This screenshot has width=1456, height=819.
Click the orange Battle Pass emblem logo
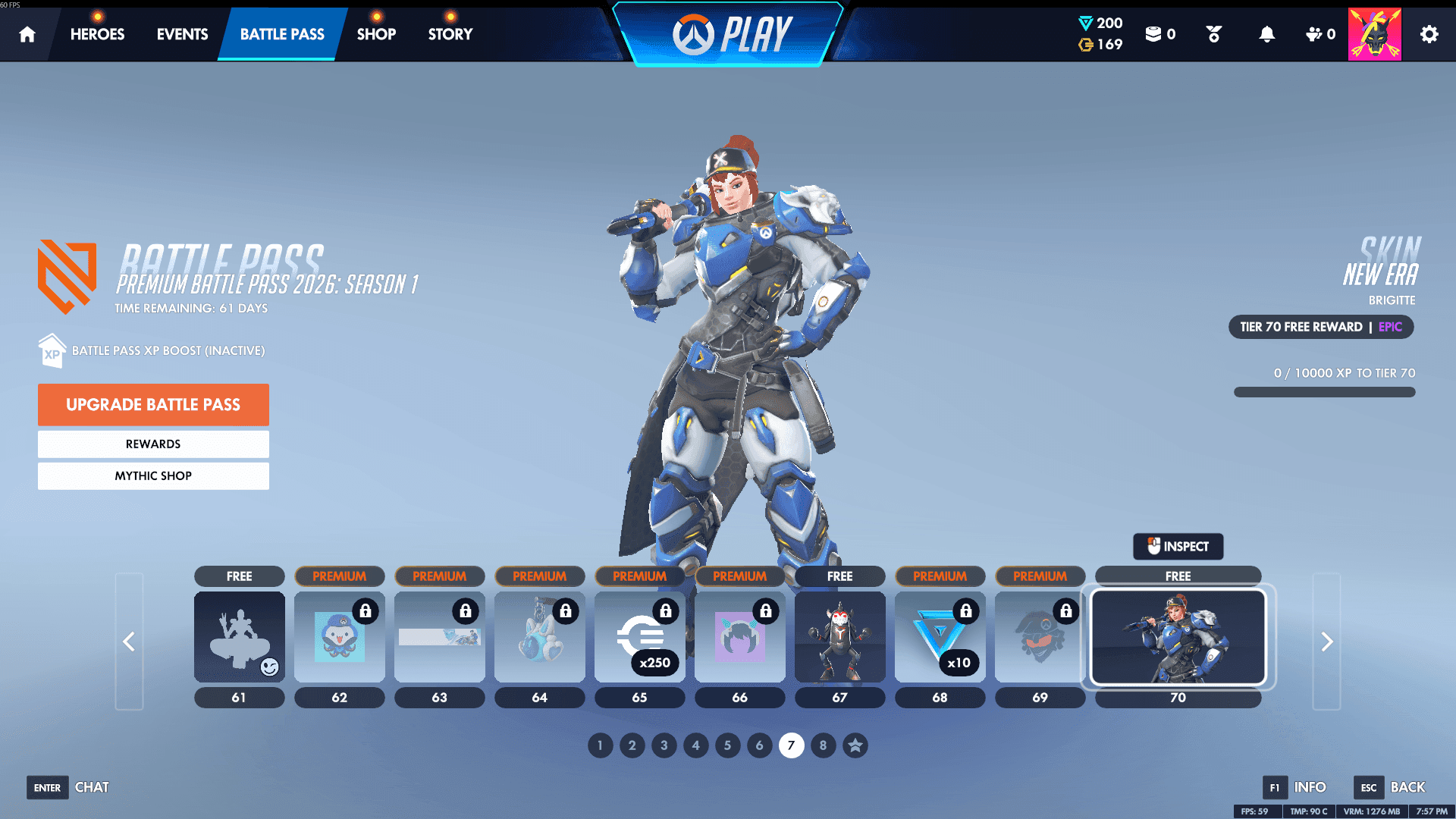tap(67, 275)
